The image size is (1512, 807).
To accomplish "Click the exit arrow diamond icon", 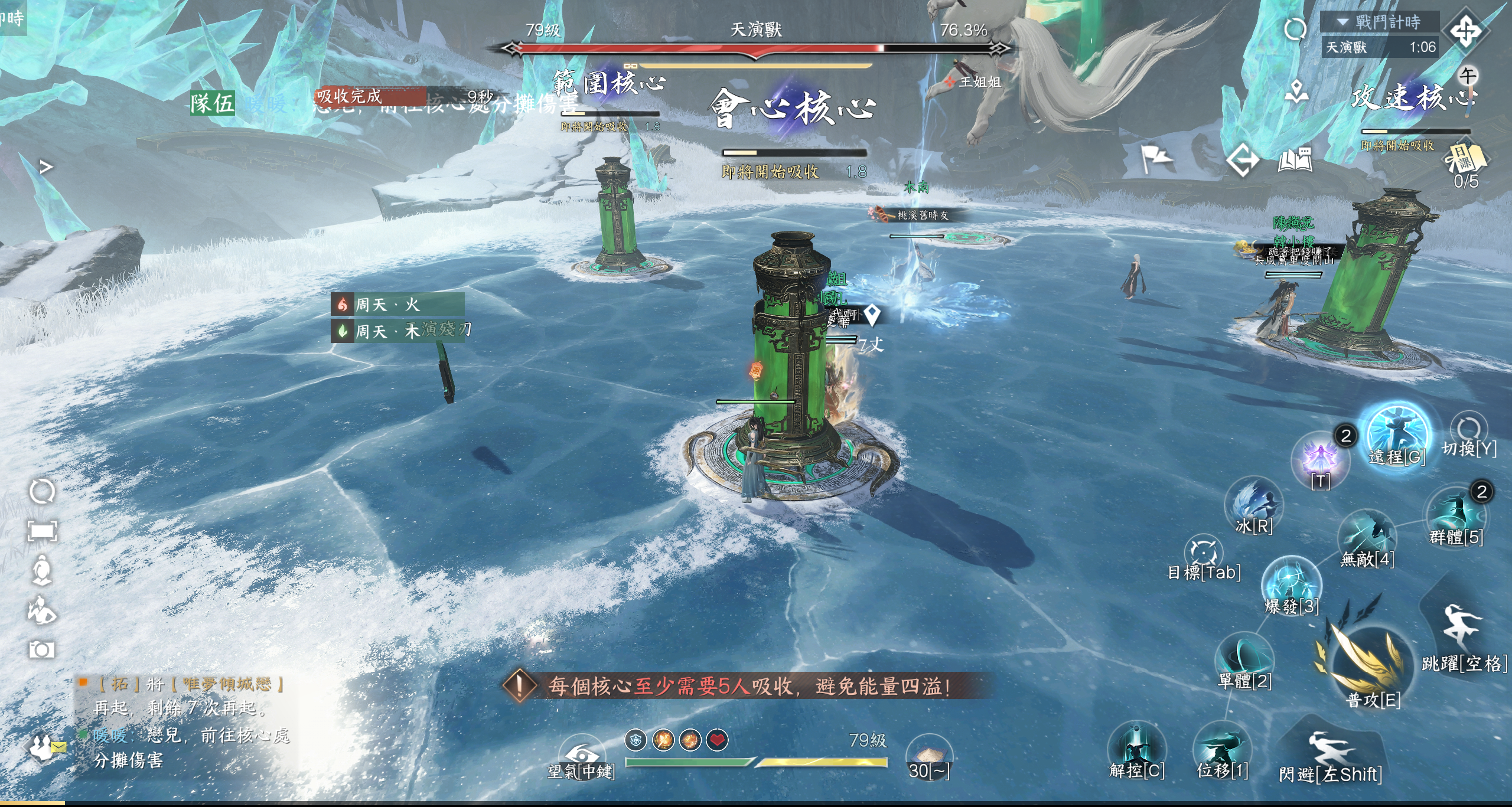I will (1243, 159).
